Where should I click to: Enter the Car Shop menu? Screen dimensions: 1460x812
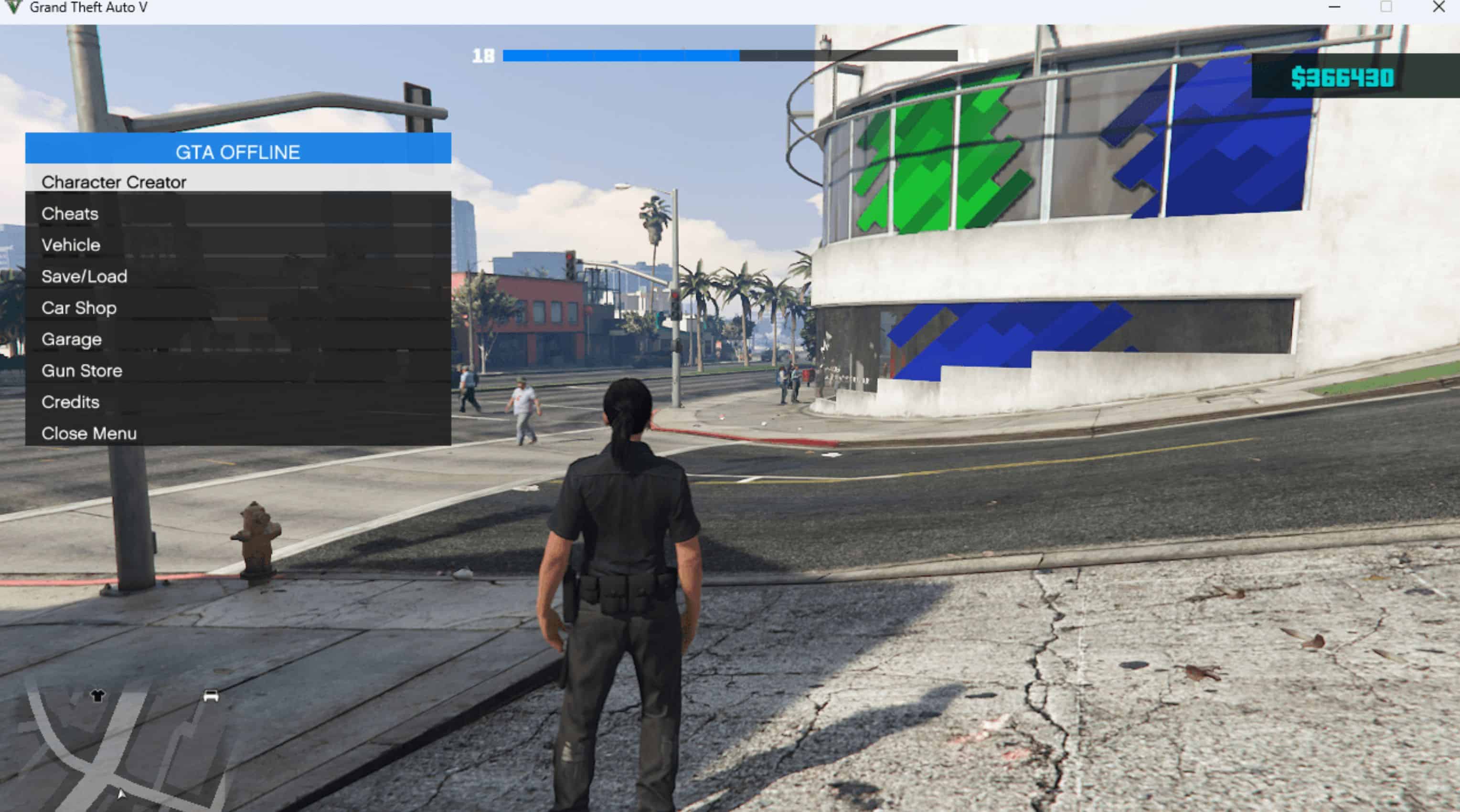(79, 308)
